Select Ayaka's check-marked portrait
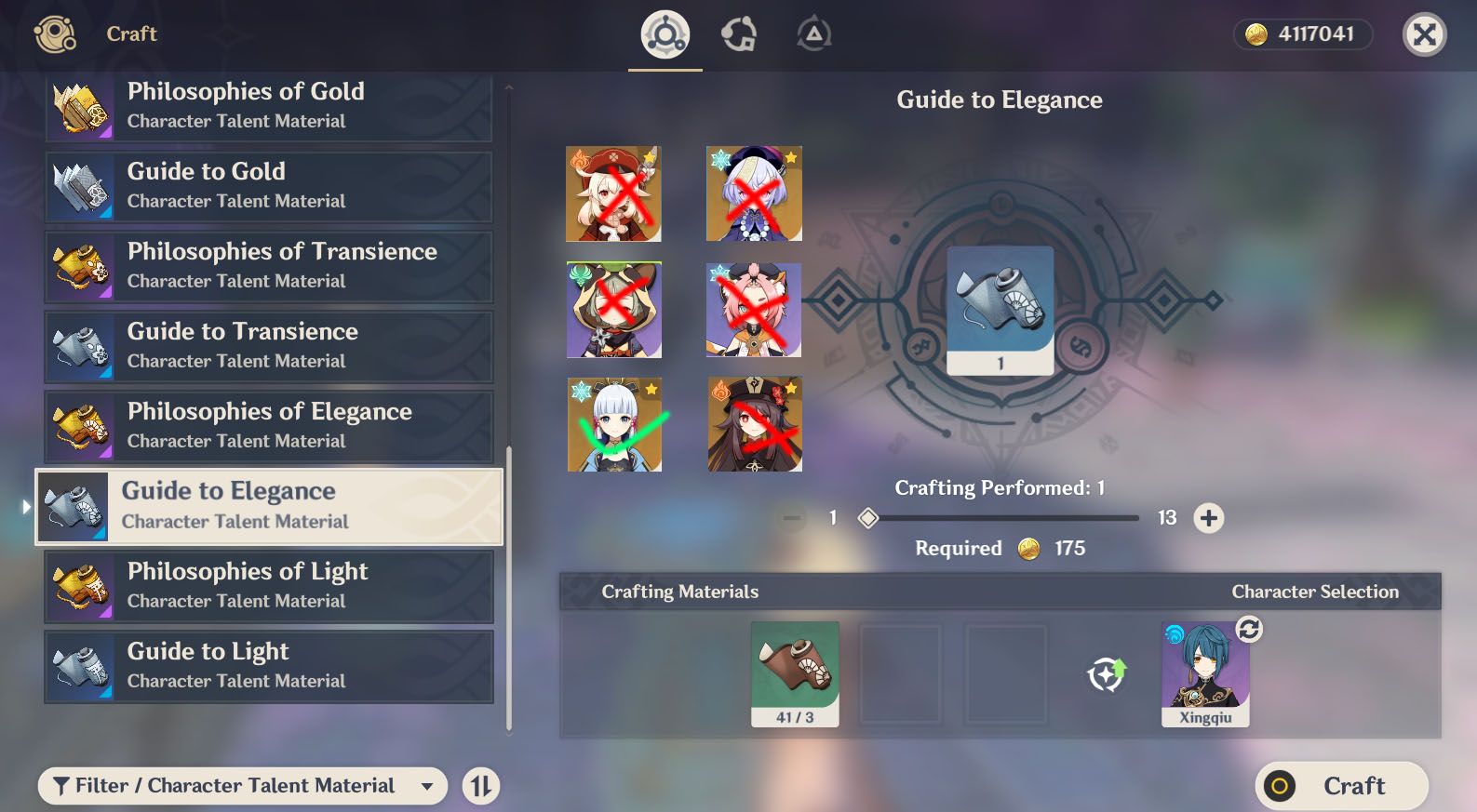This screenshot has height=812, width=1477. click(614, 425)
